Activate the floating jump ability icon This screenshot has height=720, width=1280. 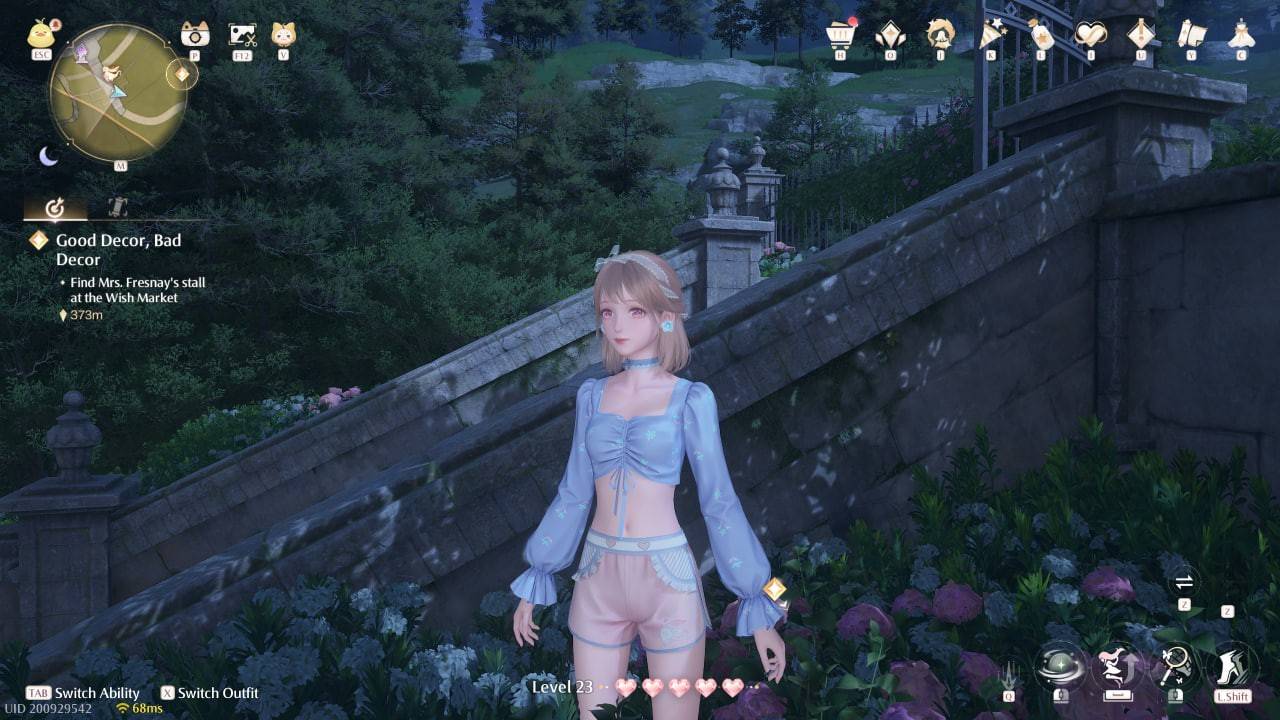[1119, 666]
